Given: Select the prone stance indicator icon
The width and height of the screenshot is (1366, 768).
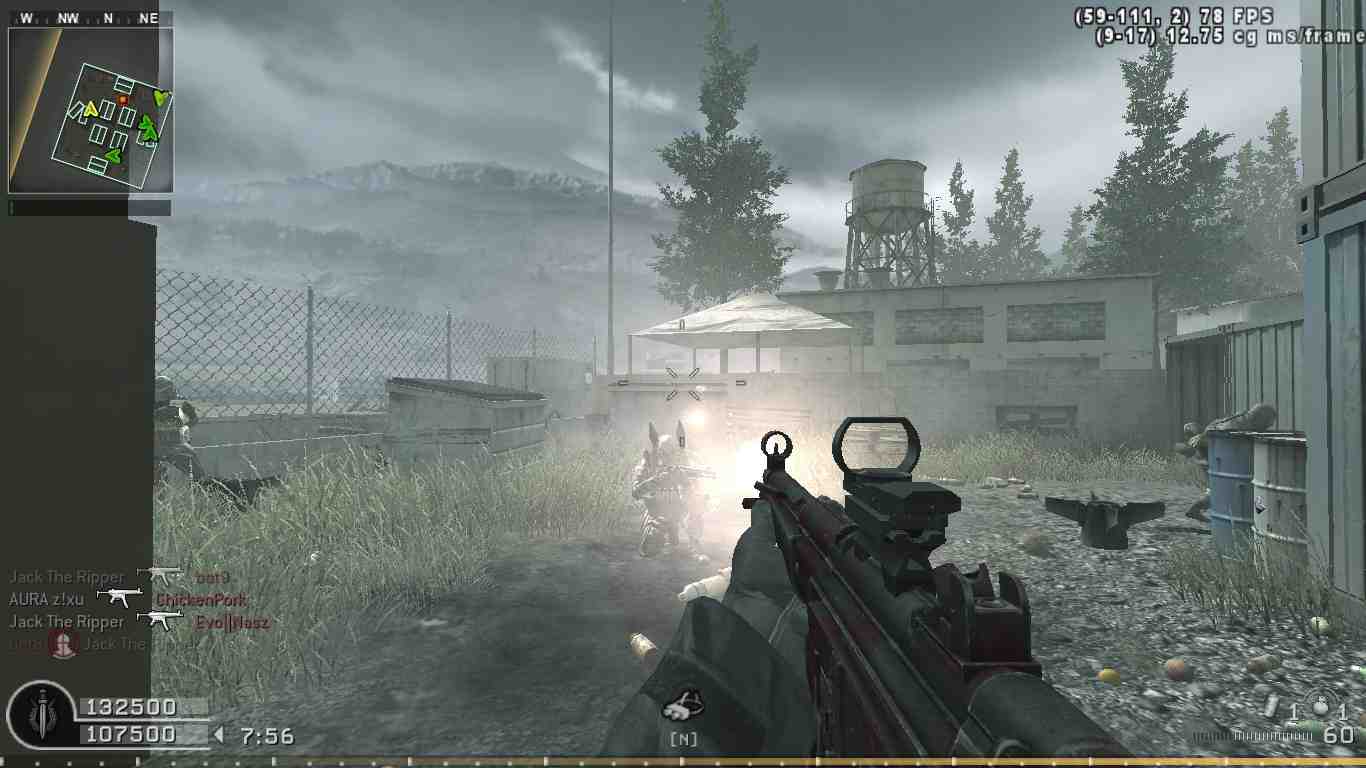Looking at the screenshot, I should point(684,703).
